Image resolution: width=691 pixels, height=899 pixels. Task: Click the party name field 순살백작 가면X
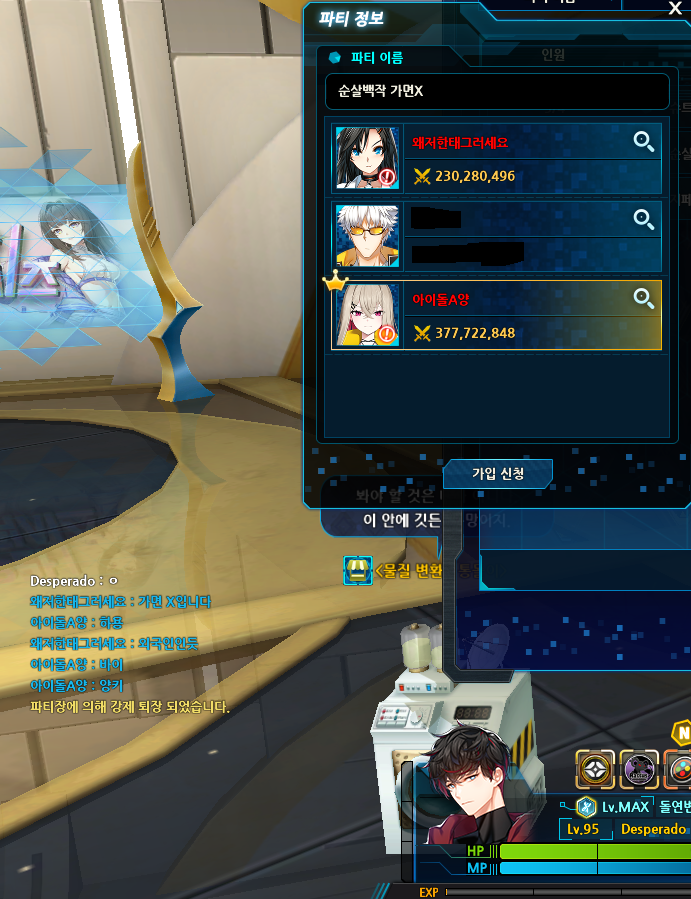tap(497, 91)
